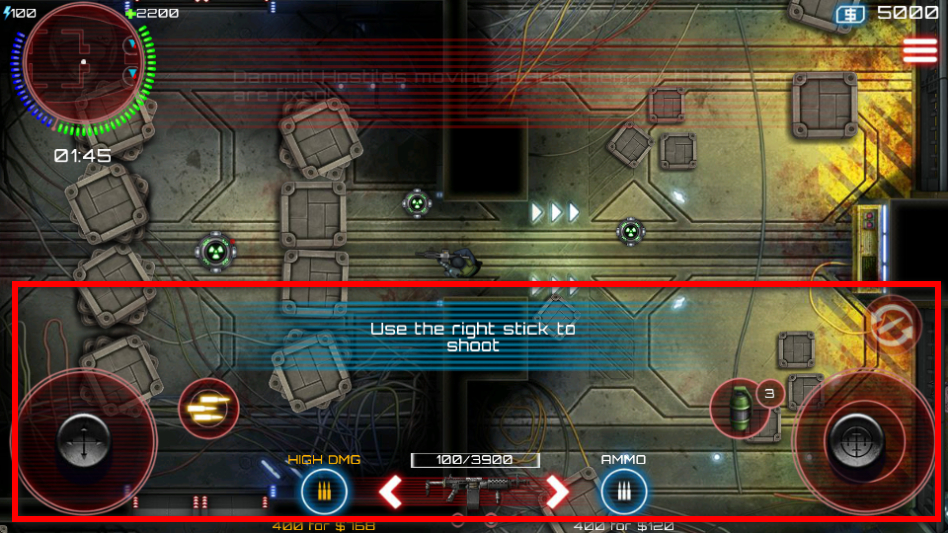Viewport: 948px width, 533px height.
Task: Tap the right crosshair shoot stick
Action: coord(864,439)
